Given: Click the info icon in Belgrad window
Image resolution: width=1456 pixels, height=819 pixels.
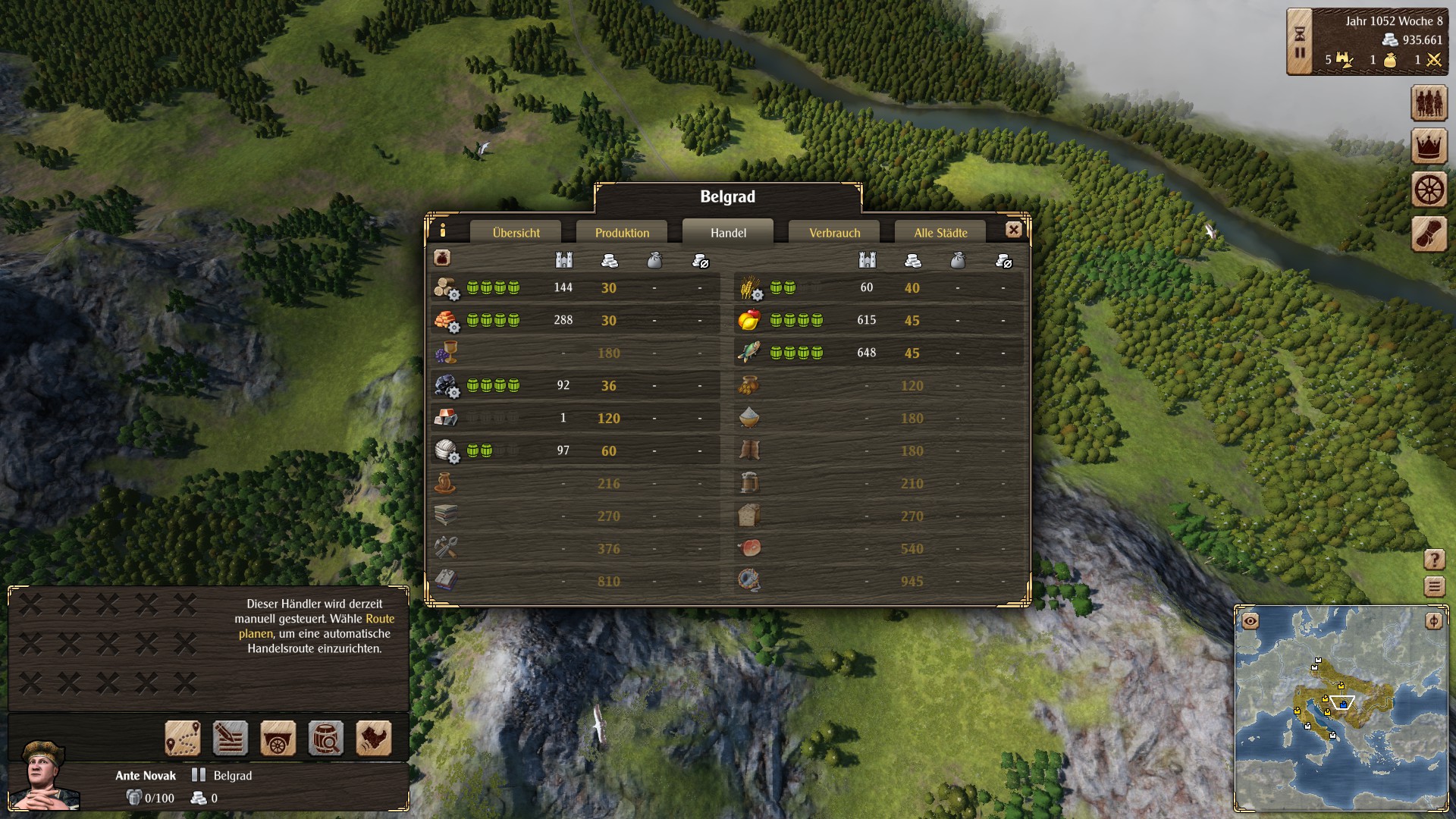Looking at the screenshot, I should pyautogui.click(x=443, y=230).
